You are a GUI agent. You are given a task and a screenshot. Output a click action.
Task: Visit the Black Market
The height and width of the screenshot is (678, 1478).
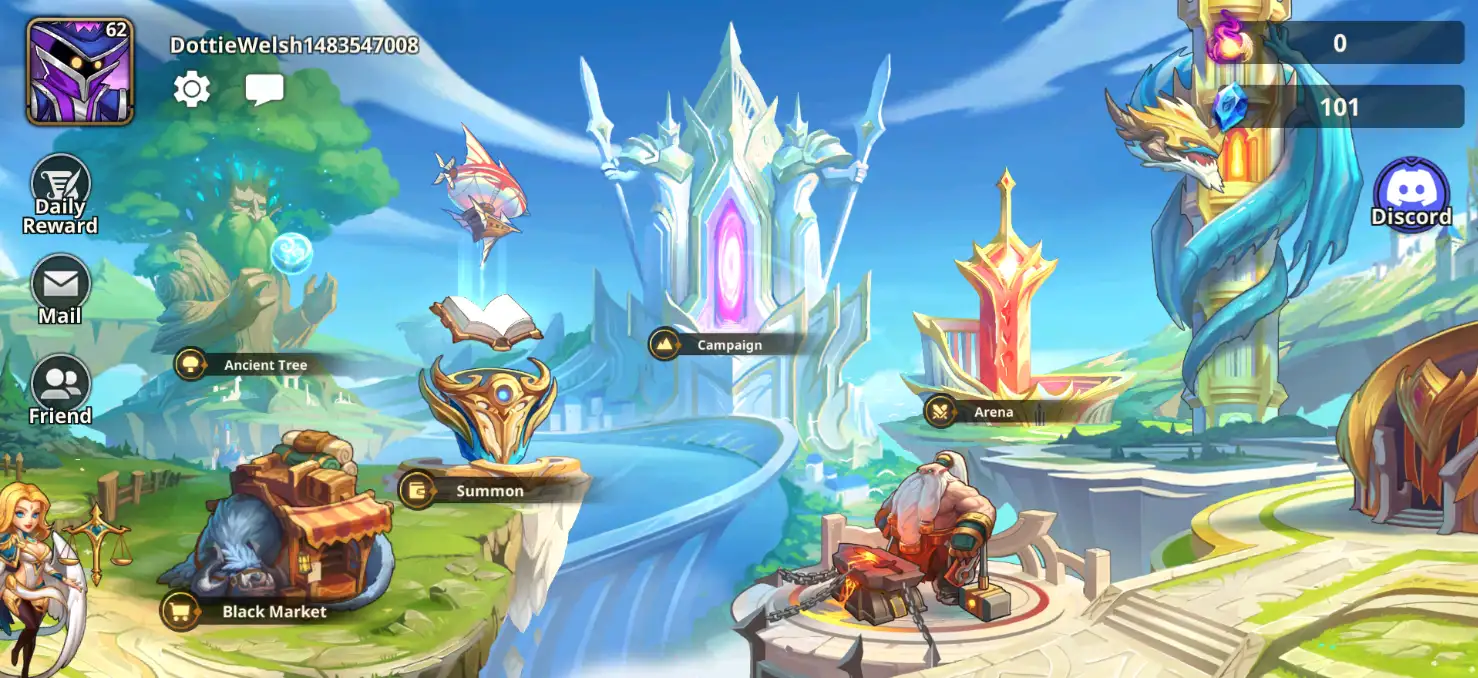click(x=262, y=611)
